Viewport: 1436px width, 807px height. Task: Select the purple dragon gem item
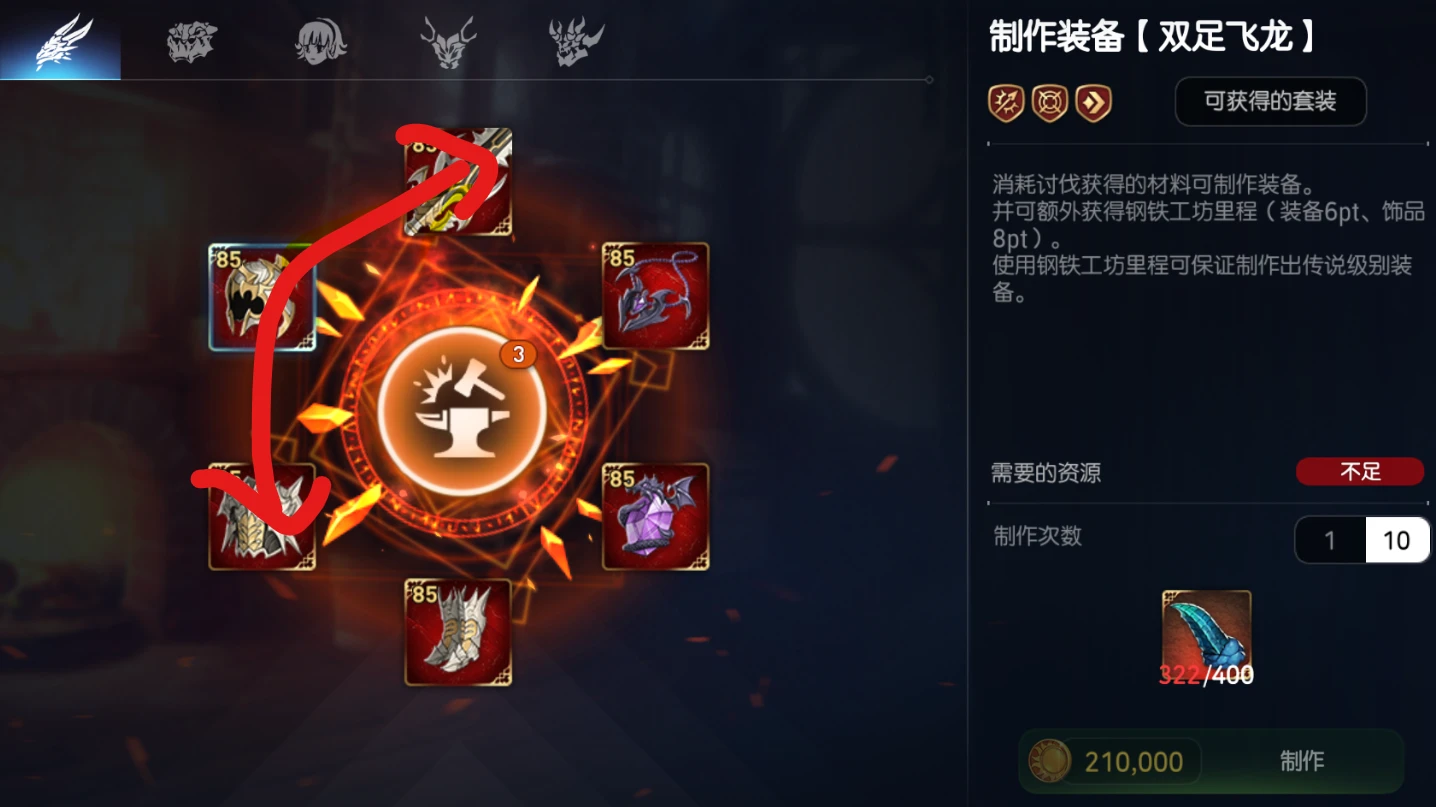(655, 518)
